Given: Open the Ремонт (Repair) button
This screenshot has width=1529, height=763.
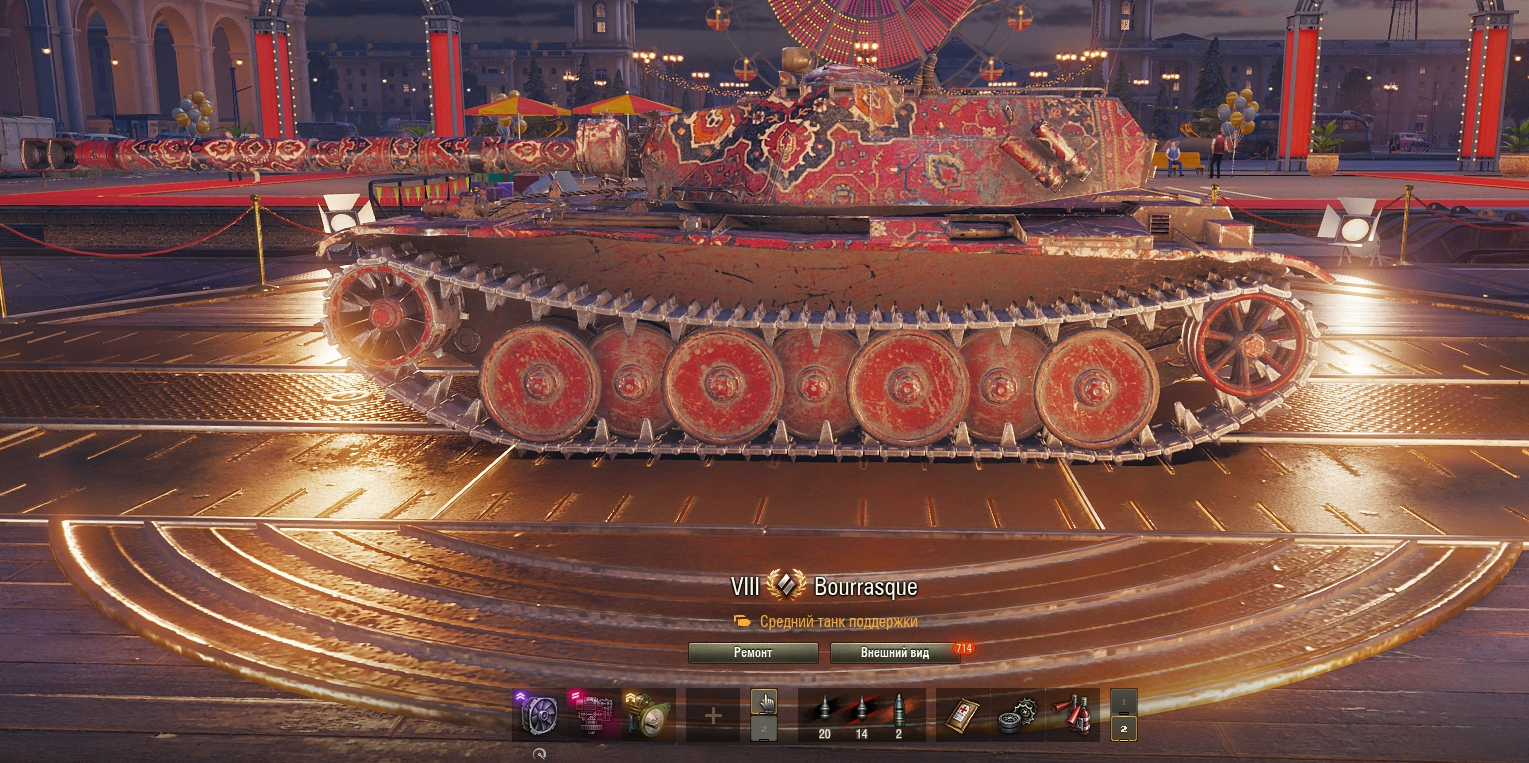Looking at the screenshot, I should [753, 653].
